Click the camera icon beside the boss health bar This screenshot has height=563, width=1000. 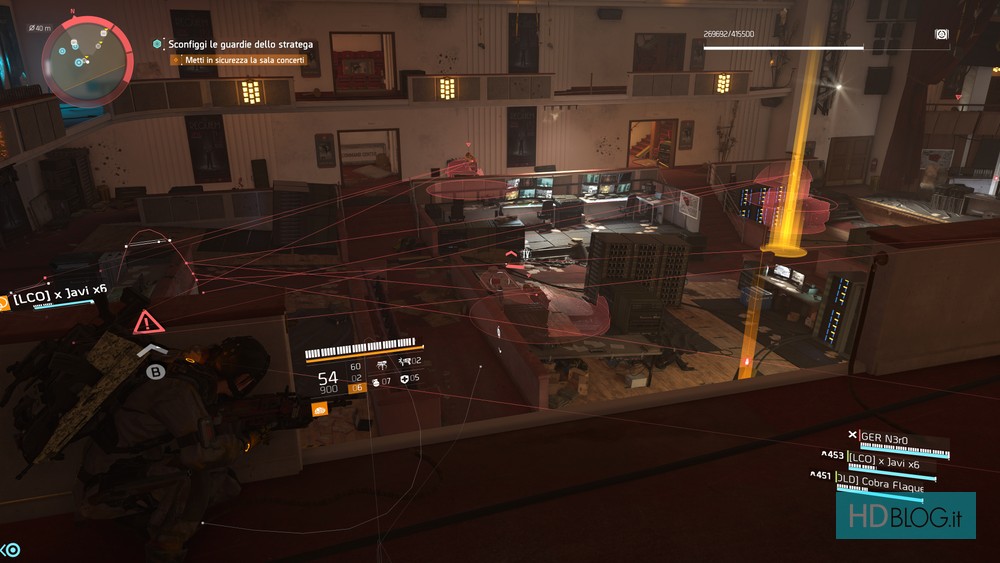(941, 35)
